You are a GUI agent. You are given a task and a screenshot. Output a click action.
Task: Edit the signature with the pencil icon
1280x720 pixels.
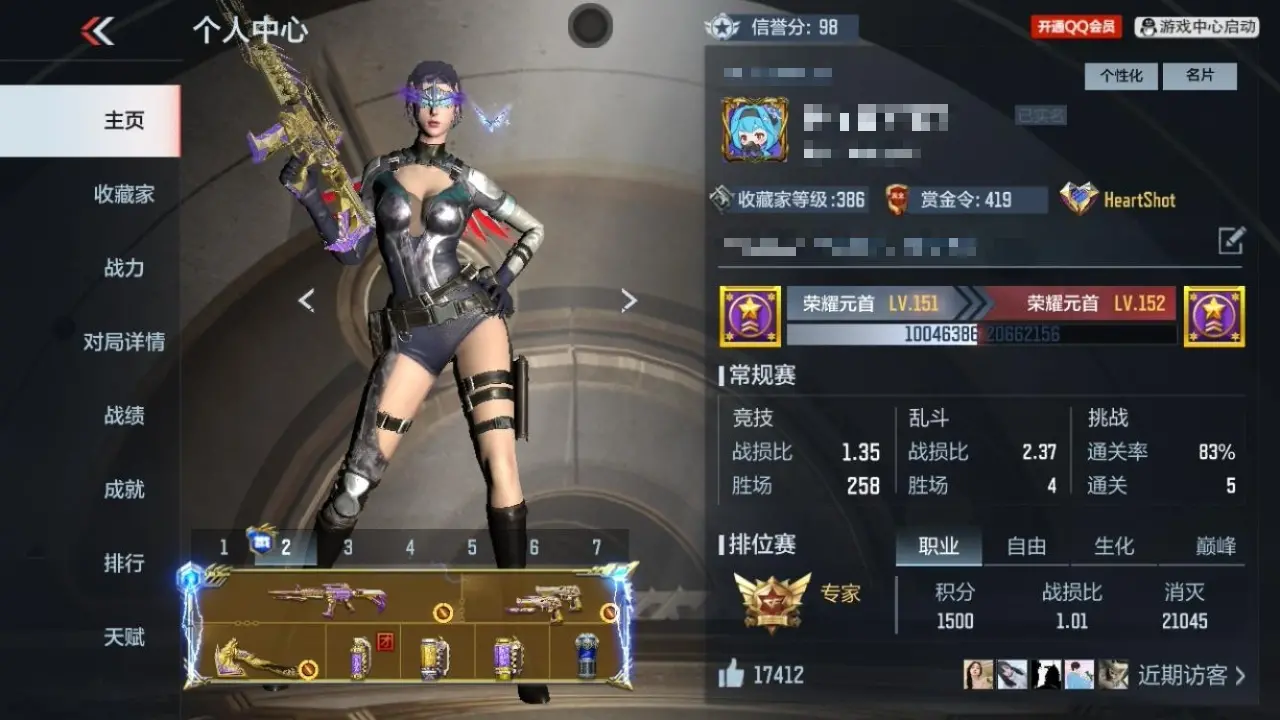1231,240
